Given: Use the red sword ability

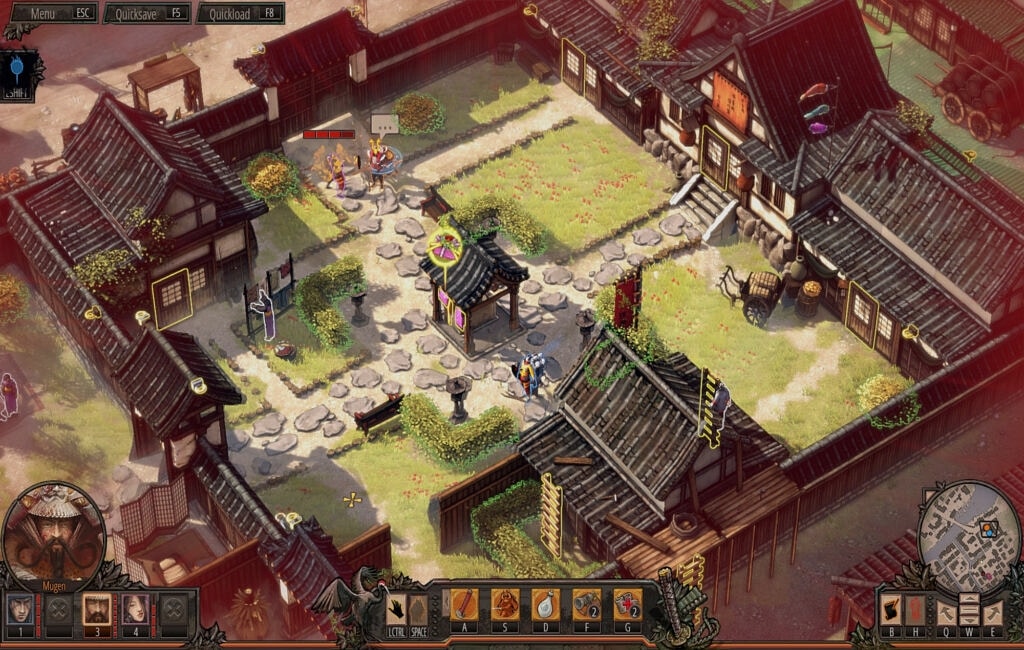Looking at the screenshot, I should coord(463,604).
